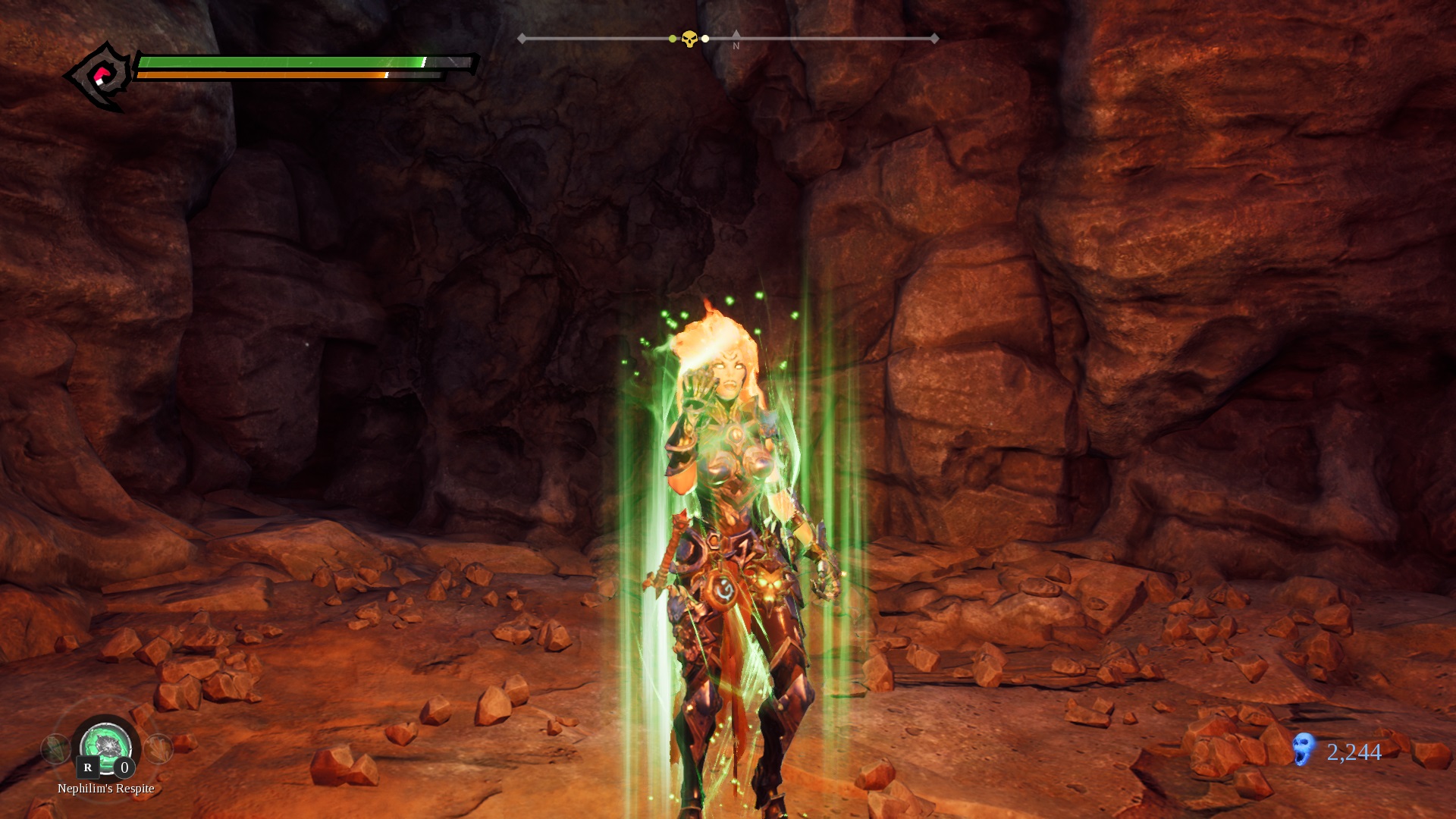Image resolution: width=1456 pixels, height=819 pixels.
Task: Click the blue soul currency icon
Action: pyautogui.click(x=1304, y=749)
